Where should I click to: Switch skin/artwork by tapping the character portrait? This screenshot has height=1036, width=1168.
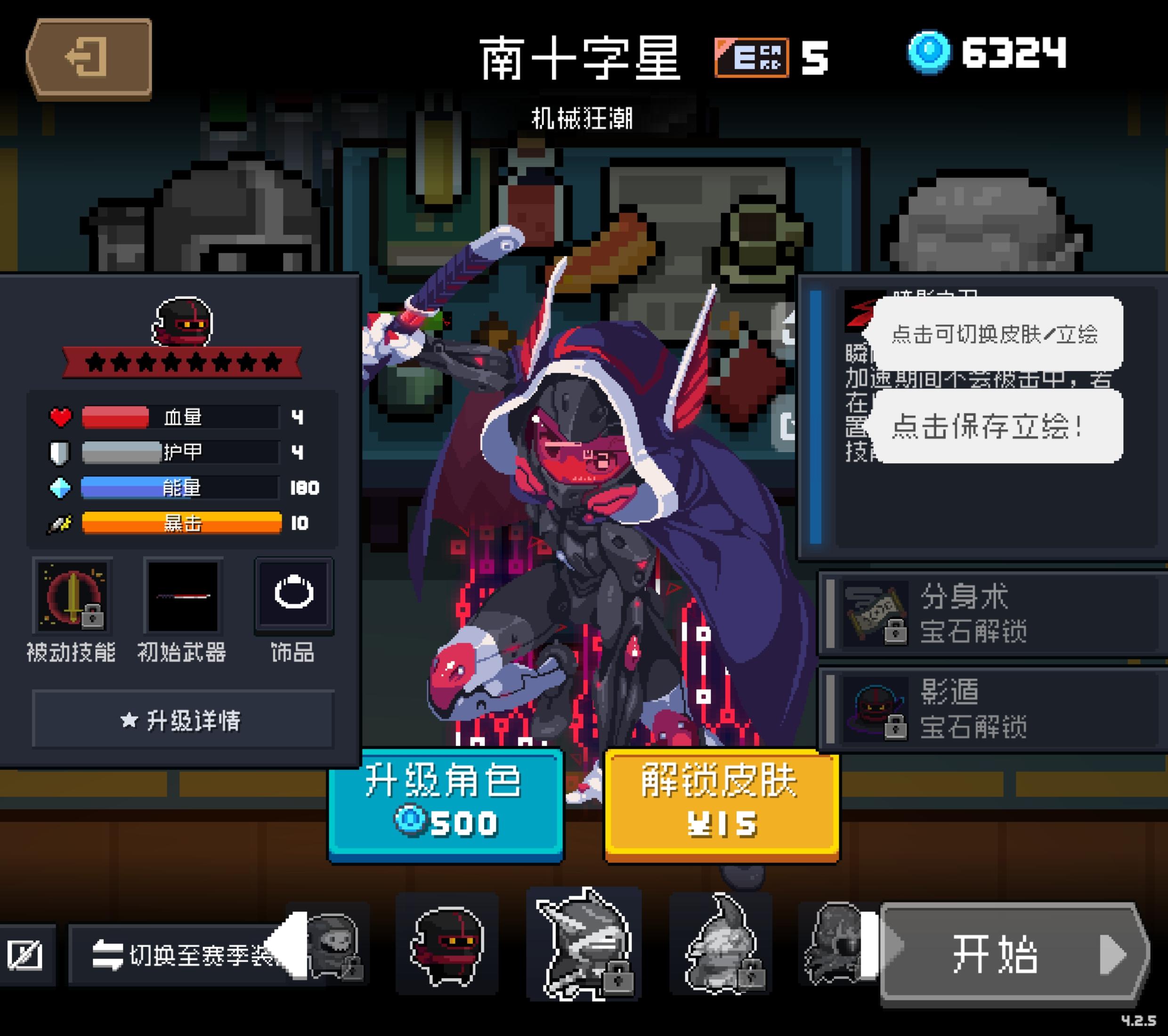click(x=571, y=514)
